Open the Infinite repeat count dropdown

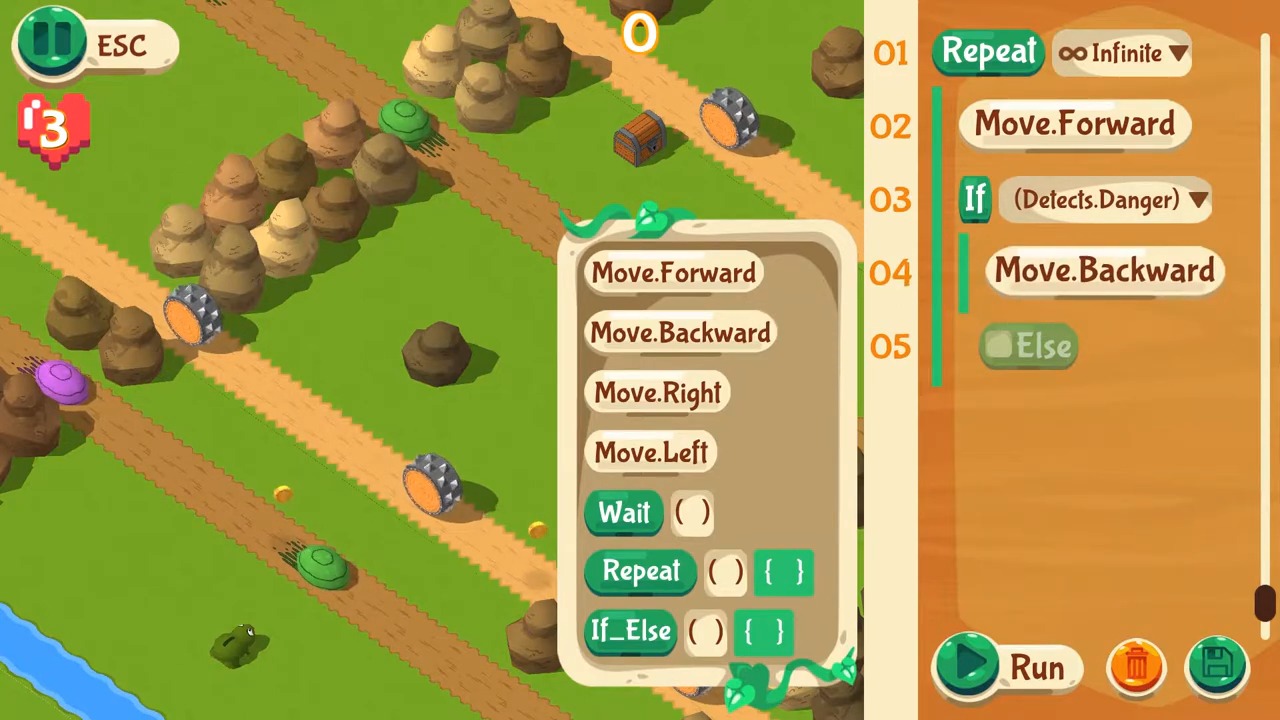tap(1123, 54)
